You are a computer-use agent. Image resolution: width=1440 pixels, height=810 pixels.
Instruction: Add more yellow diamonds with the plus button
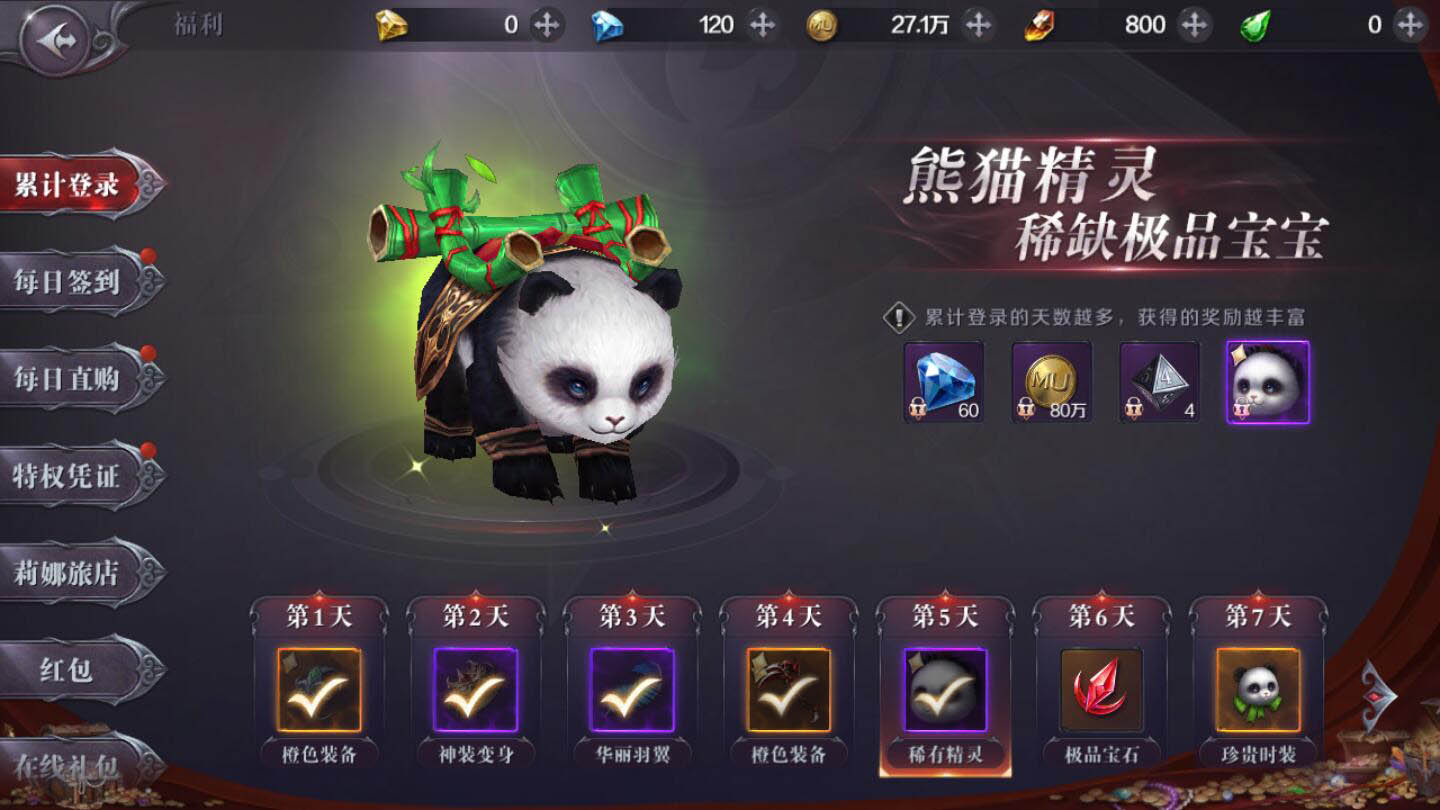pos(546,24)
